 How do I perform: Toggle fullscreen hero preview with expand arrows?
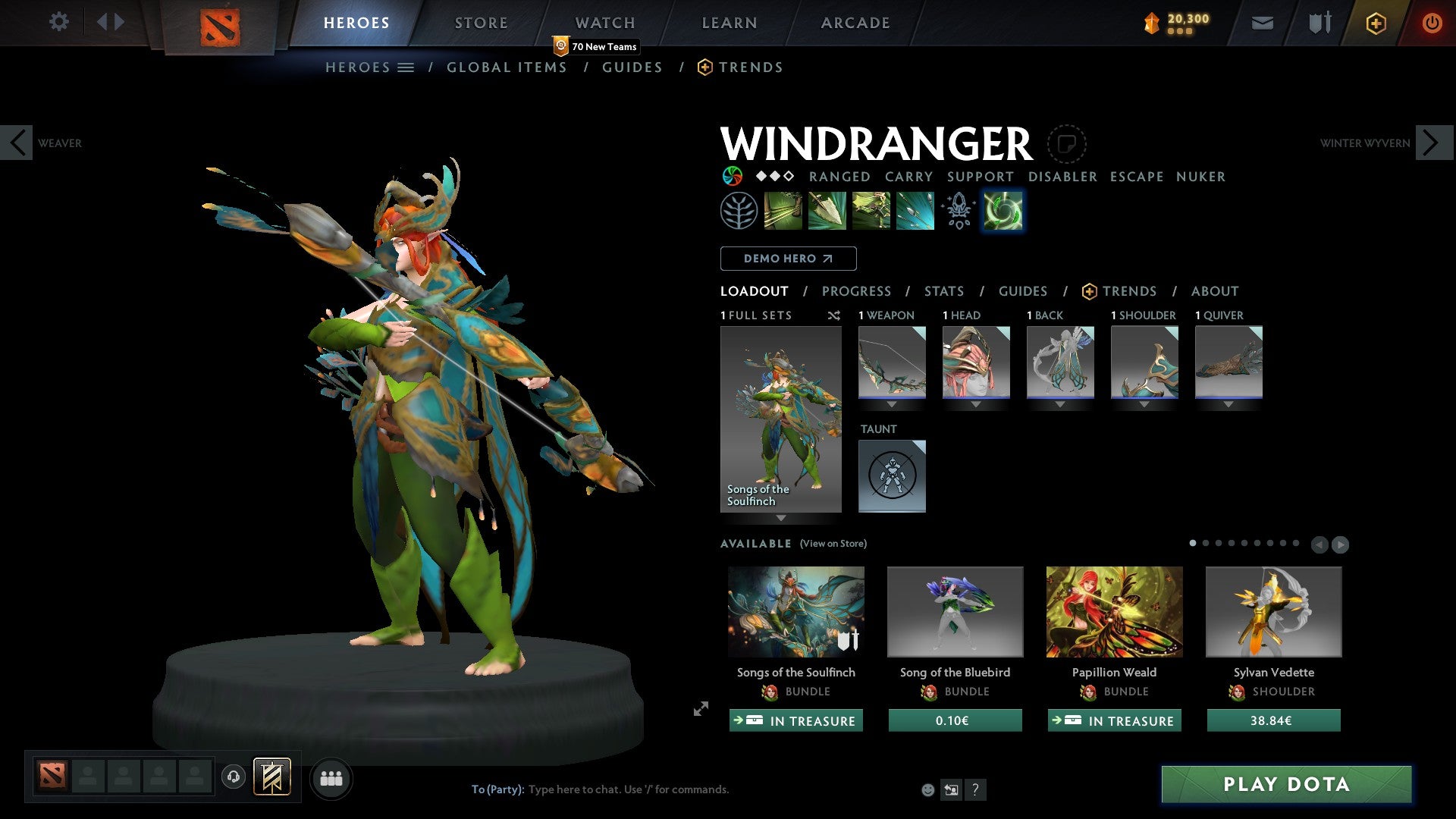700,710
